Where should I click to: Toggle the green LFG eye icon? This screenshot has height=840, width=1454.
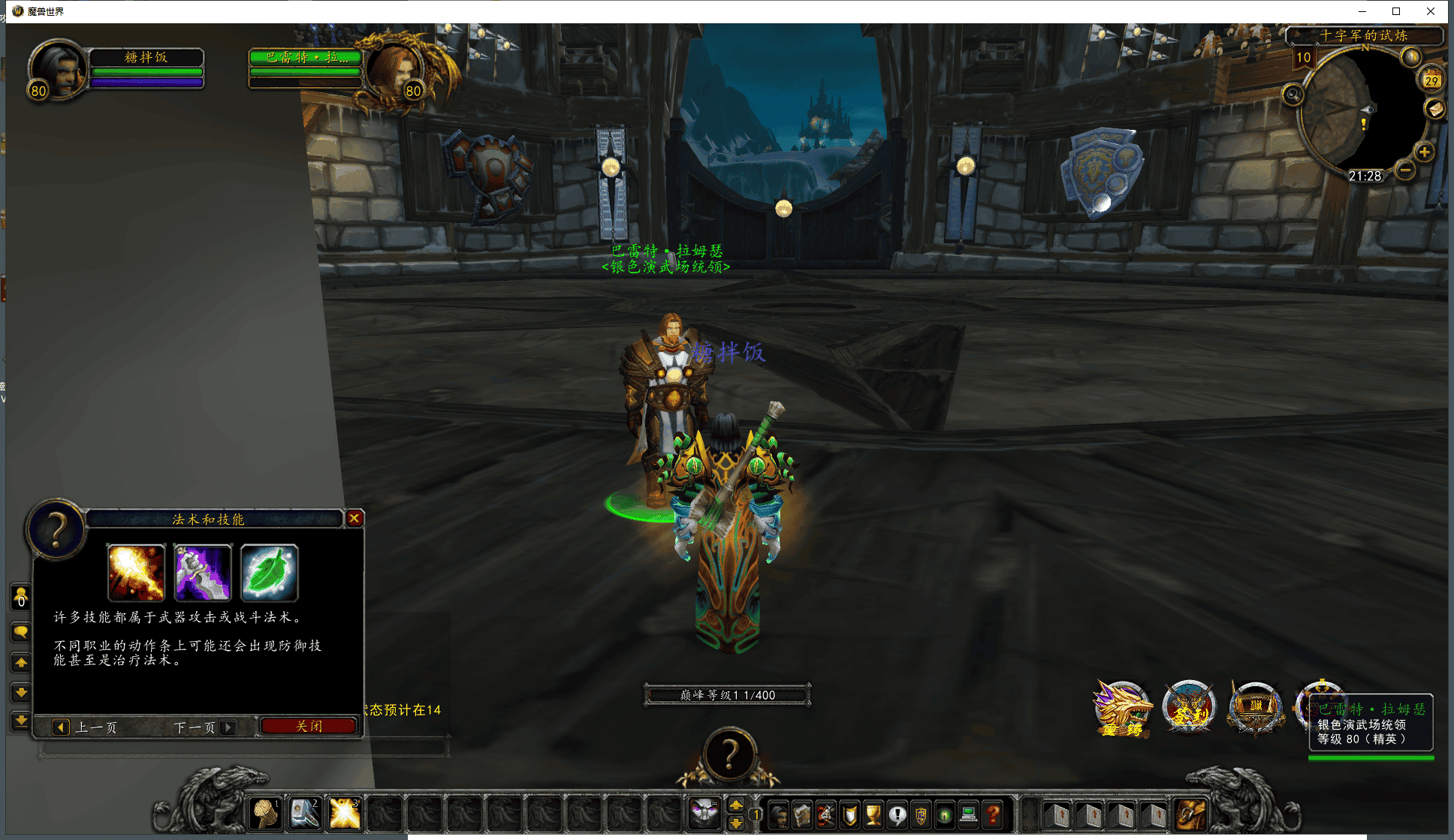pos(945,814)
